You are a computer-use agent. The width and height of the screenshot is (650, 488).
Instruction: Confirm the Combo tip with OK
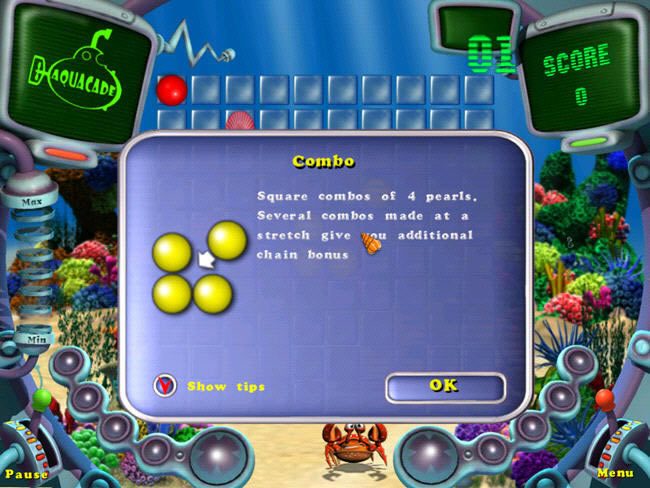444,386
